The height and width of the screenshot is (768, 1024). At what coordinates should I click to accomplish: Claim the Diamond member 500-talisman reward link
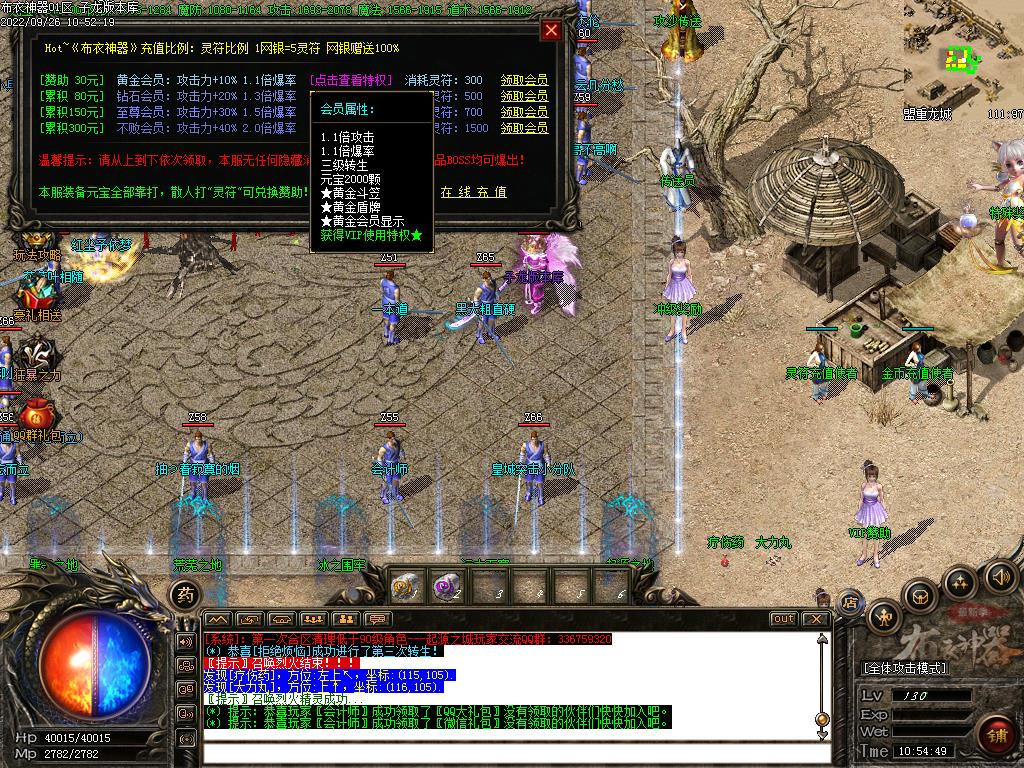pos(524,96)
